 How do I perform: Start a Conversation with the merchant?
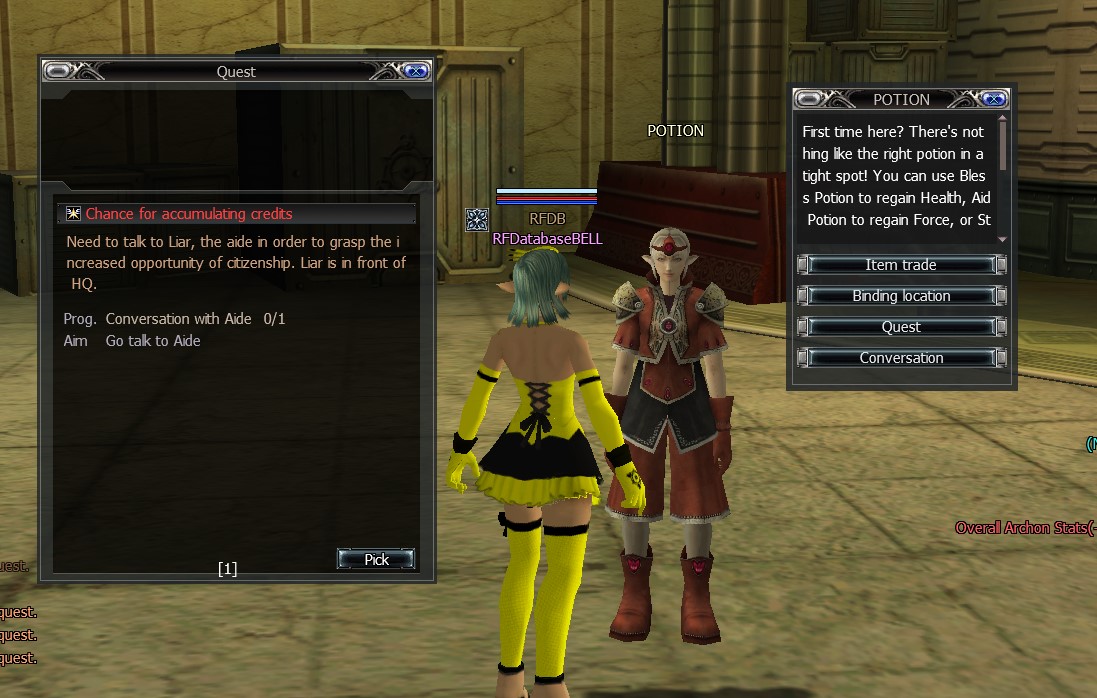[901, 358]
